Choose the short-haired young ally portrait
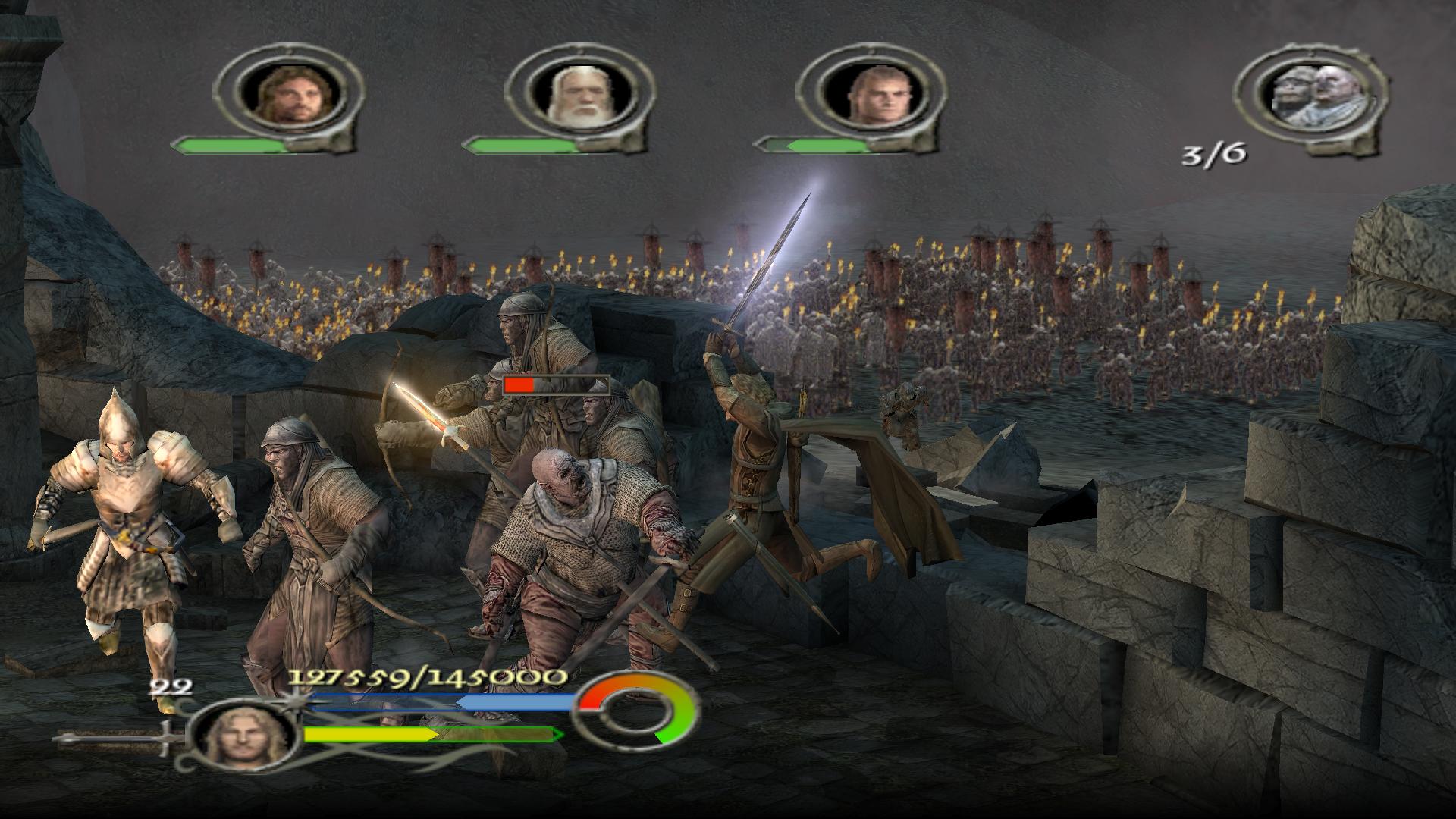This screenshot has height=819, width=1456. point(870,95)
